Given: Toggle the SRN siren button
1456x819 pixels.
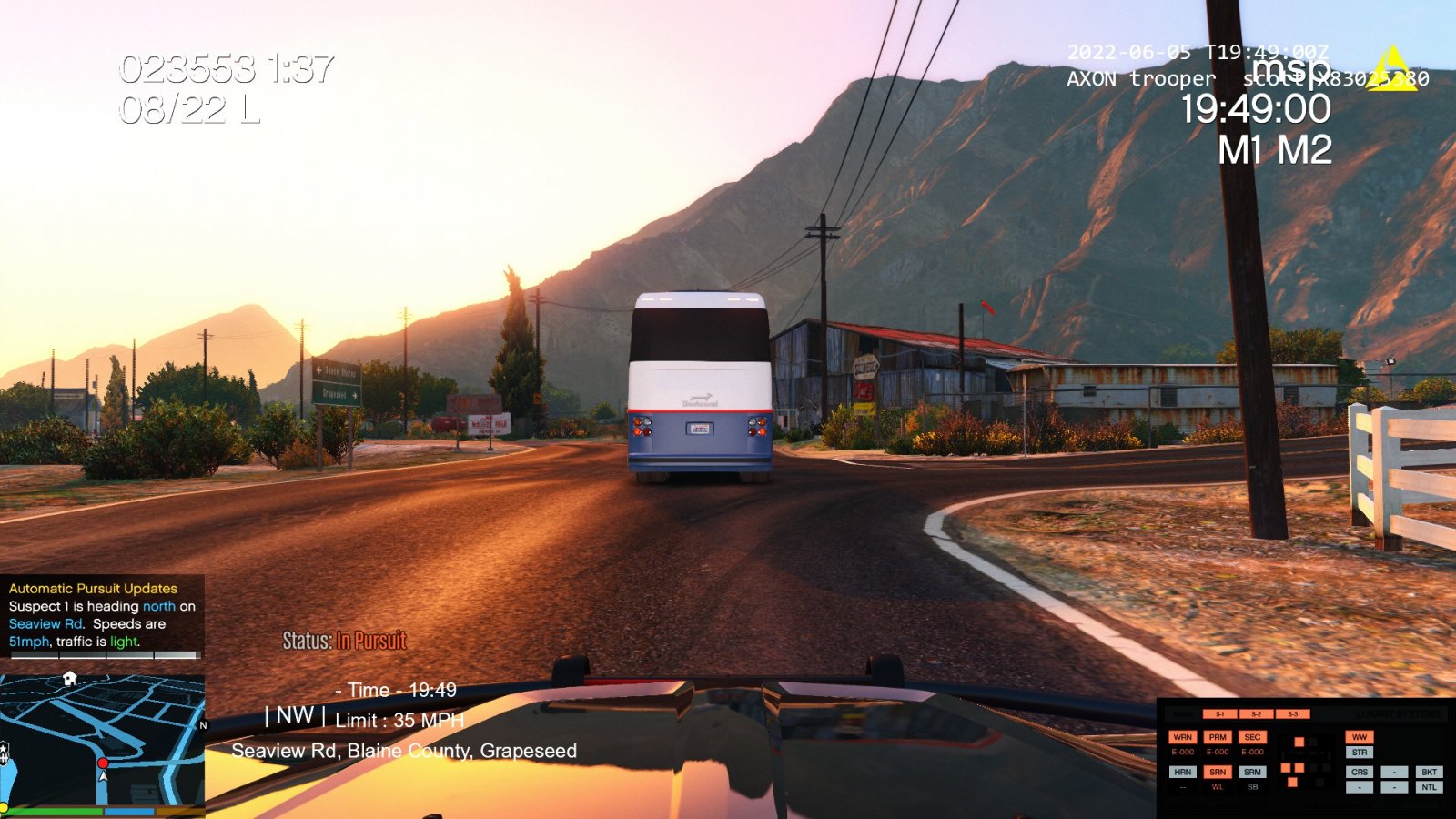Looking at the screenshot, I should pyautogui.click(x=1218, y=772).
